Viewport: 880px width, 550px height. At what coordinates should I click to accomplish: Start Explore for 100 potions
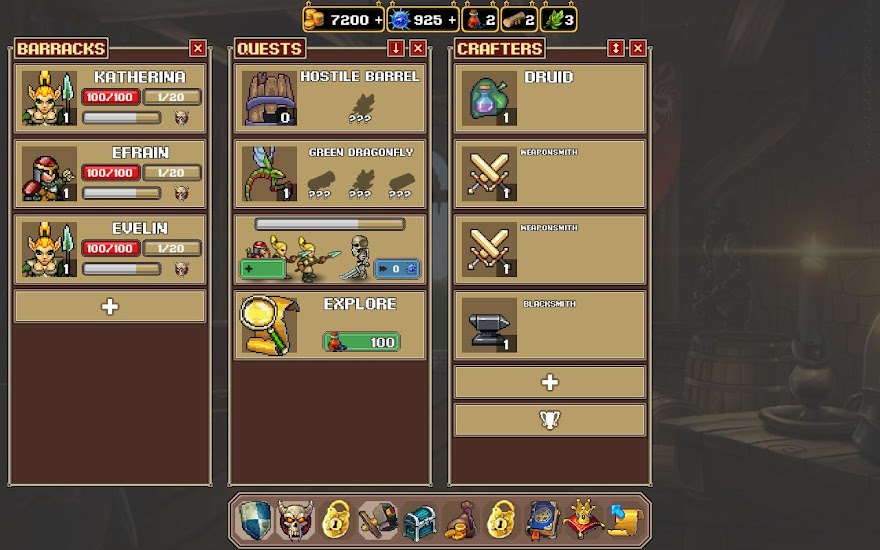(x=361, y=342)
